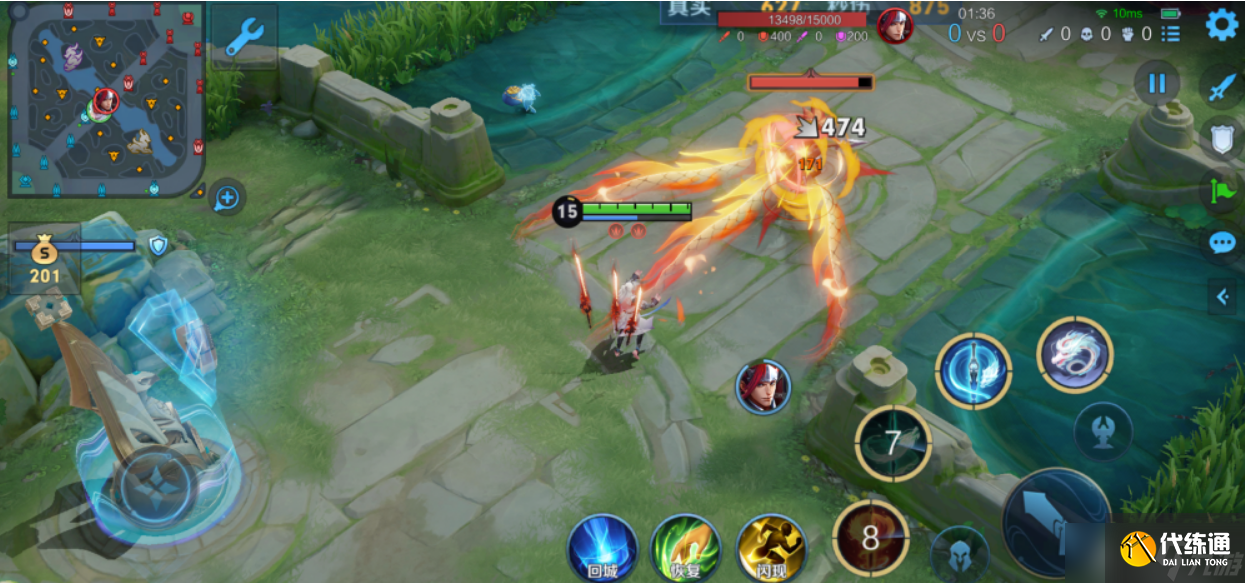Open the wrench training tools panel

tap(243, 37)
